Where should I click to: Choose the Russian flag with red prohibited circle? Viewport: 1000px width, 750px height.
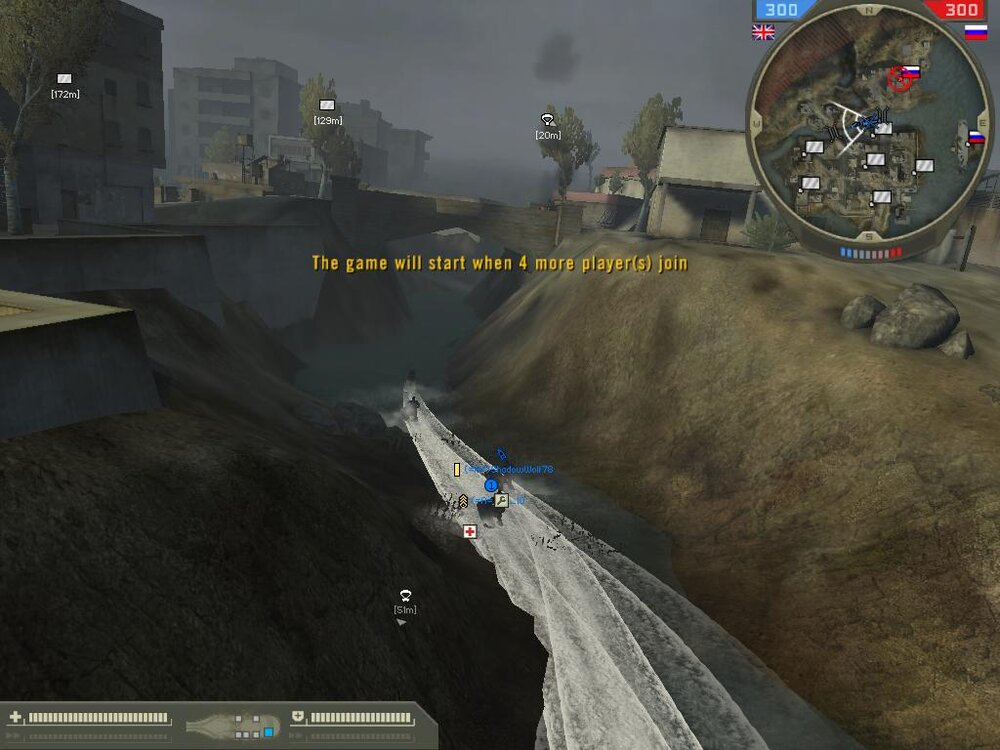pos(902,76)
